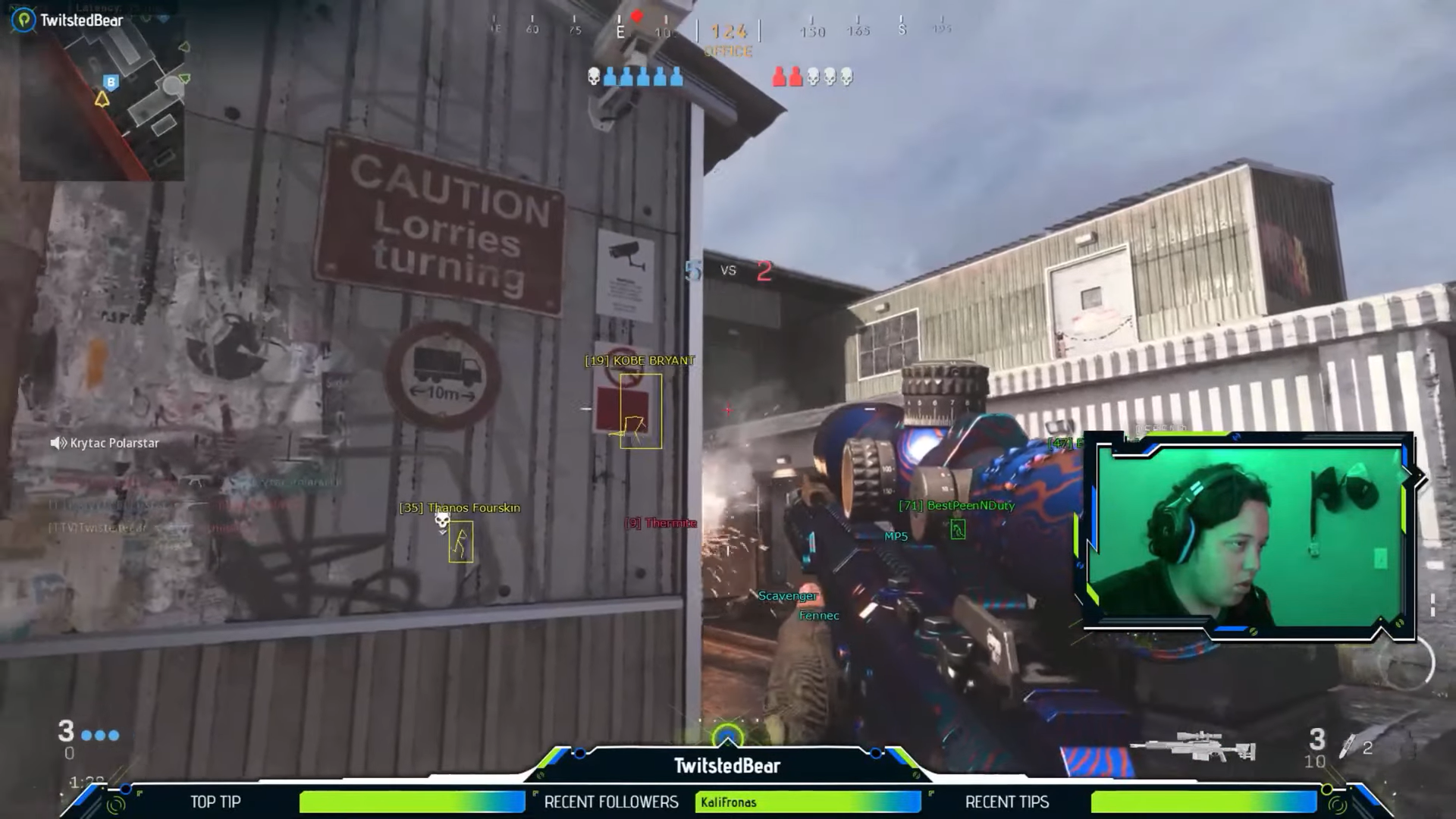Open the KaliFronas follower name
The width and height of the screenshot is (1456, 819).
point(730,802)
